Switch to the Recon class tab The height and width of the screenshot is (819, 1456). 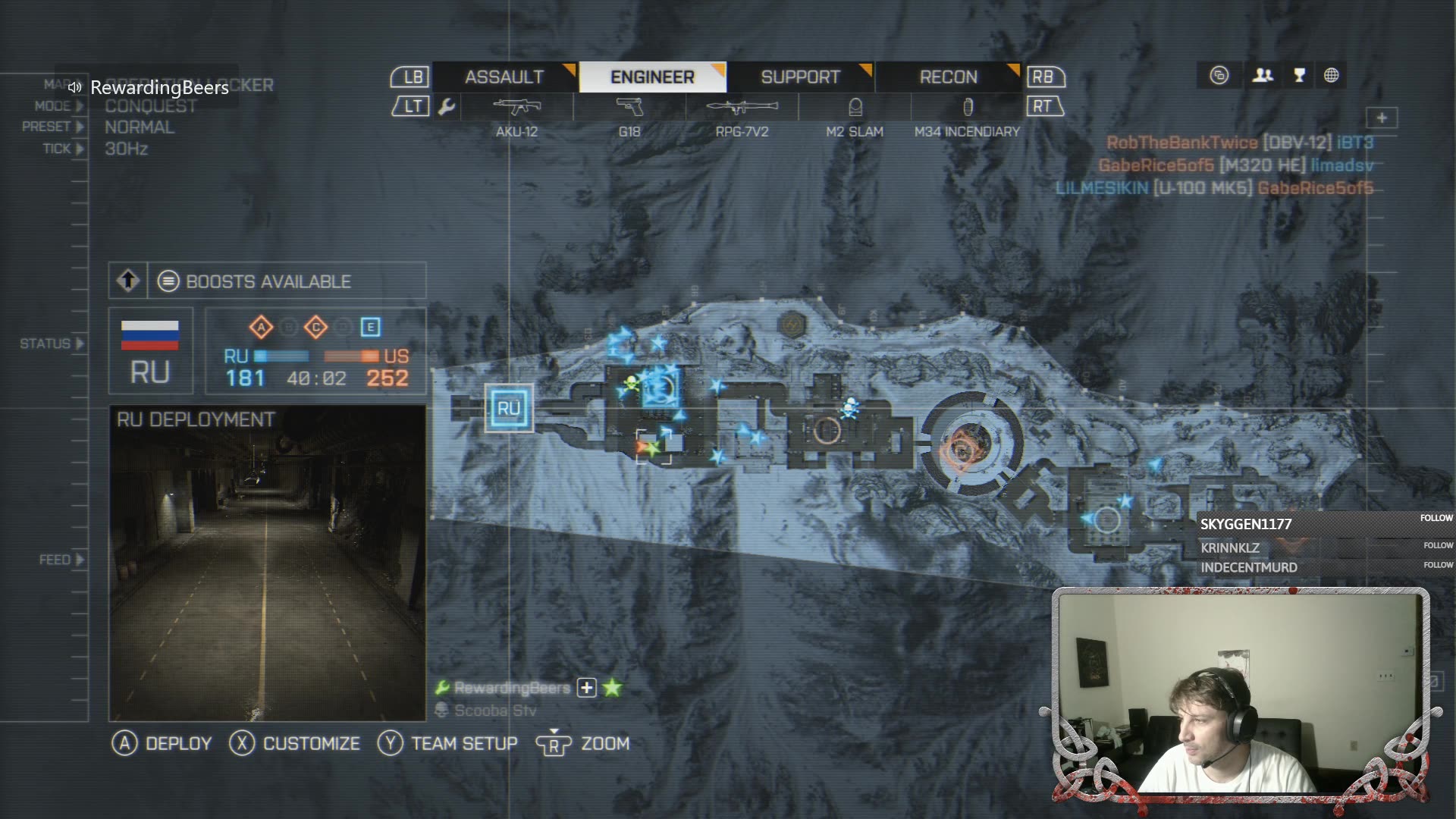948,77
